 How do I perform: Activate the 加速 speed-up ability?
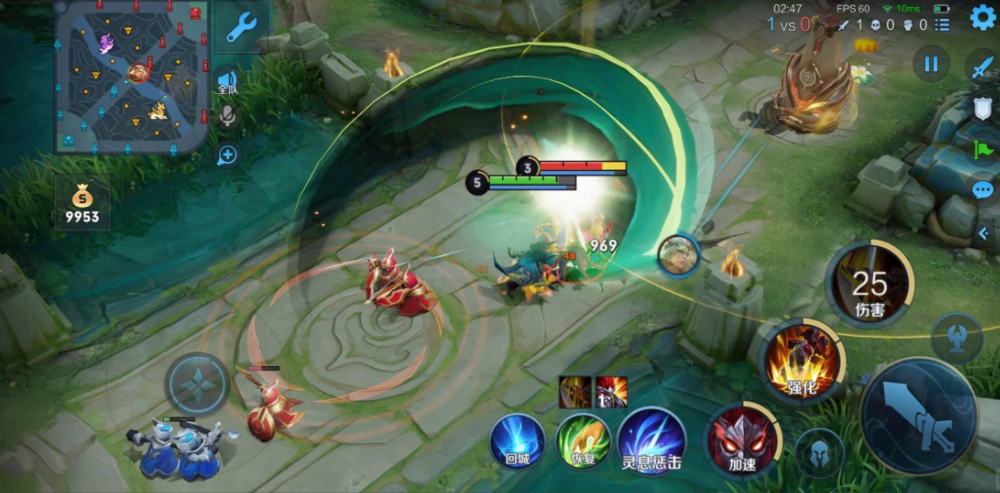tap(741, 439)
